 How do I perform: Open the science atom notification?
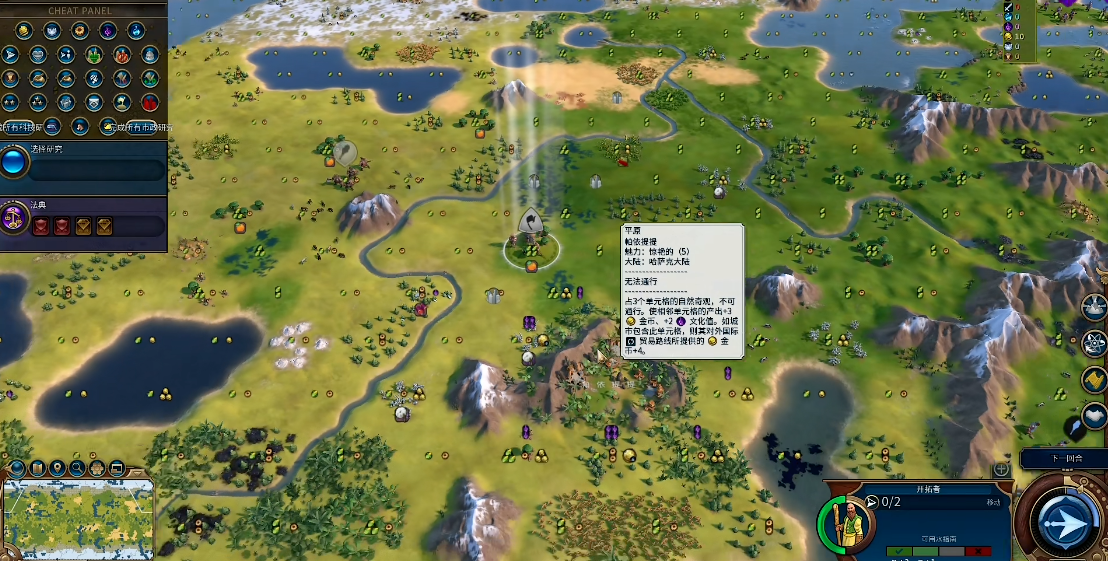1094,343
